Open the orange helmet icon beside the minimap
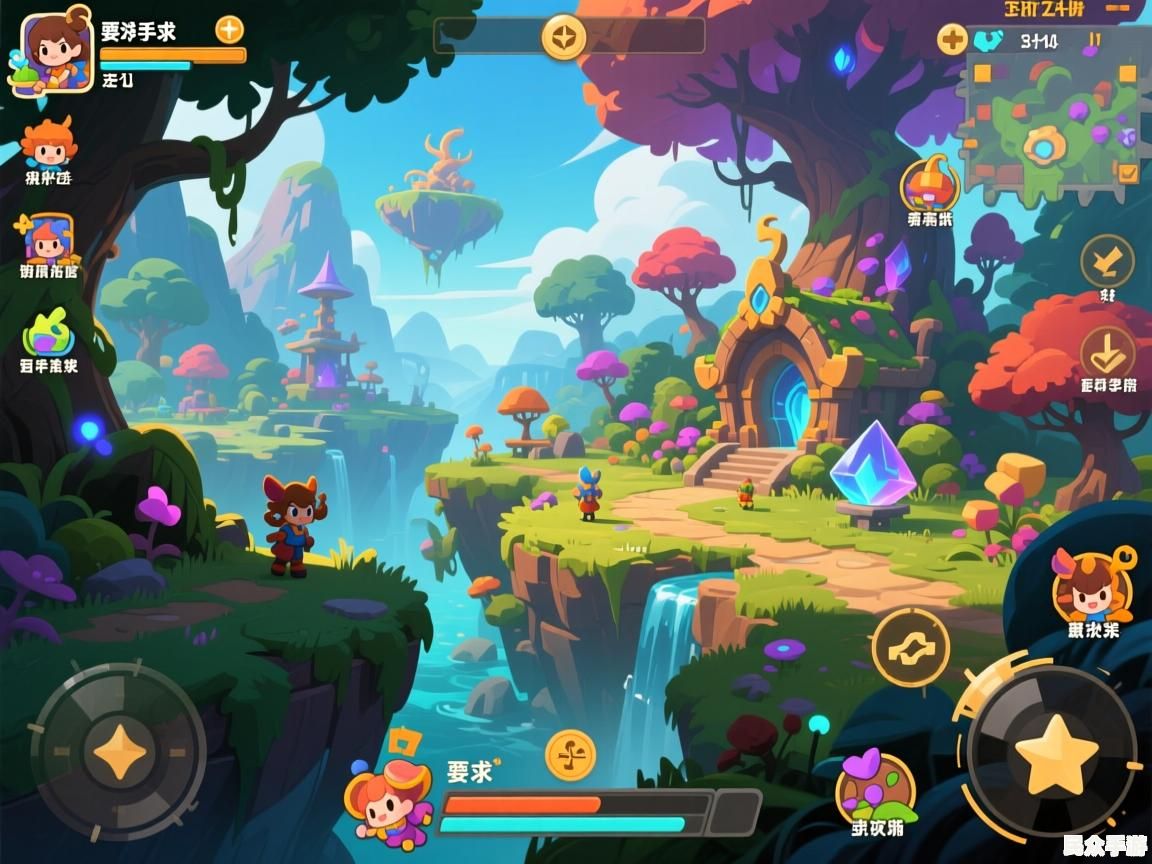 point(930,183)
